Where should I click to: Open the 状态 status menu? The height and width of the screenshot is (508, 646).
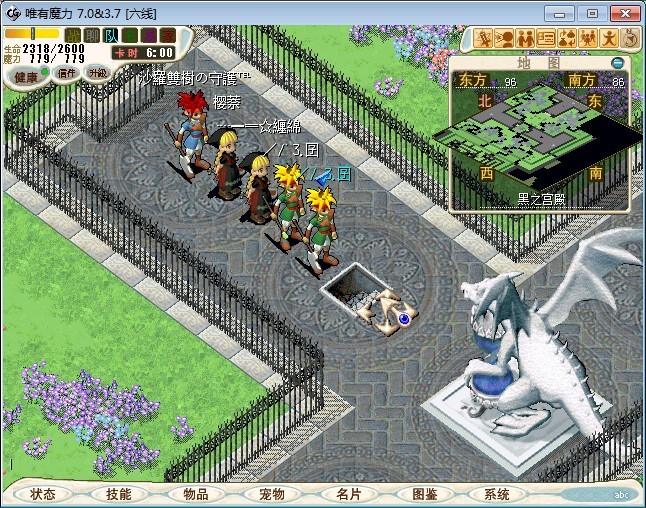tap(43, 494)
